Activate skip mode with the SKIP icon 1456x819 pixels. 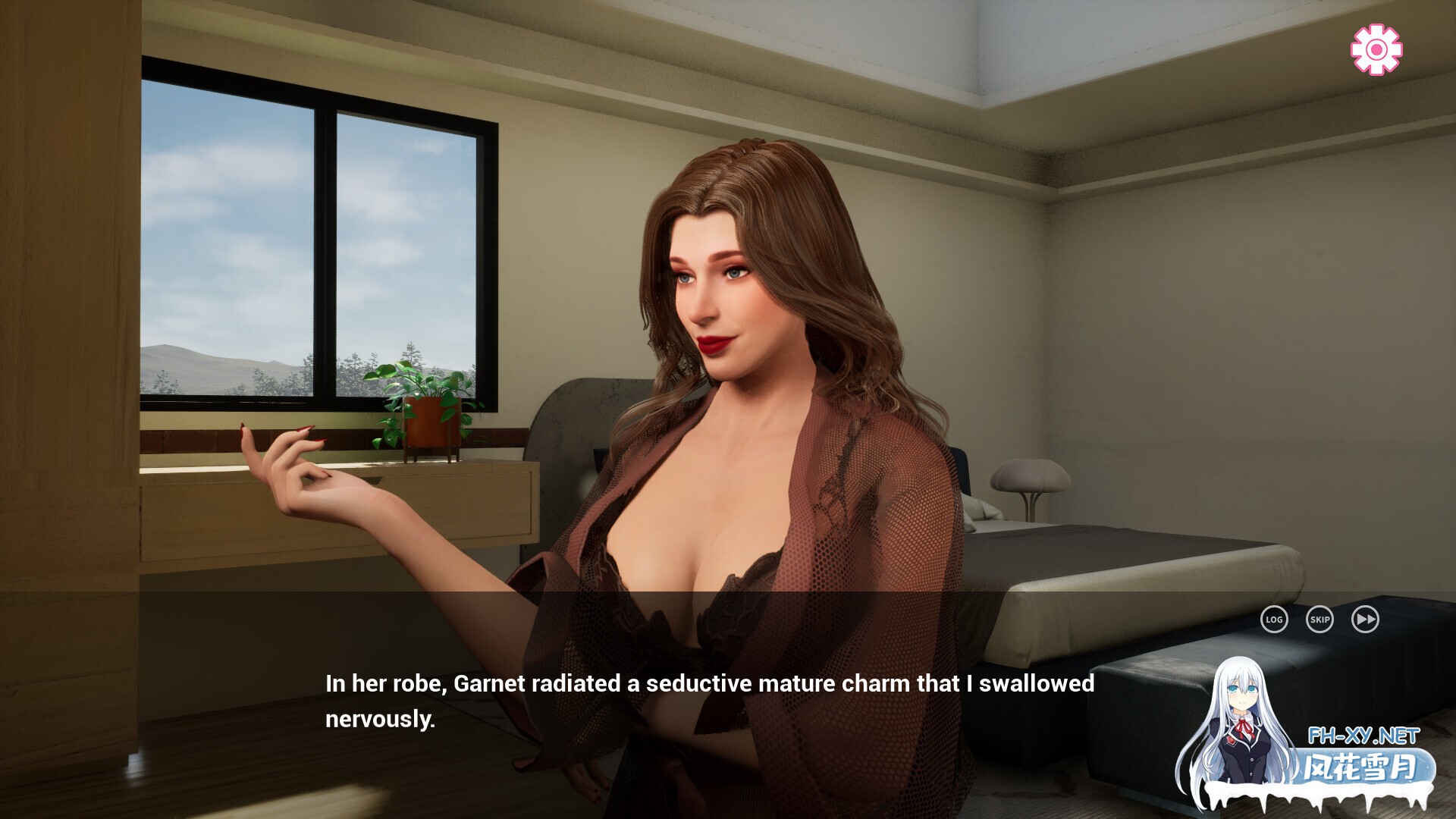tap(1319, 620)
